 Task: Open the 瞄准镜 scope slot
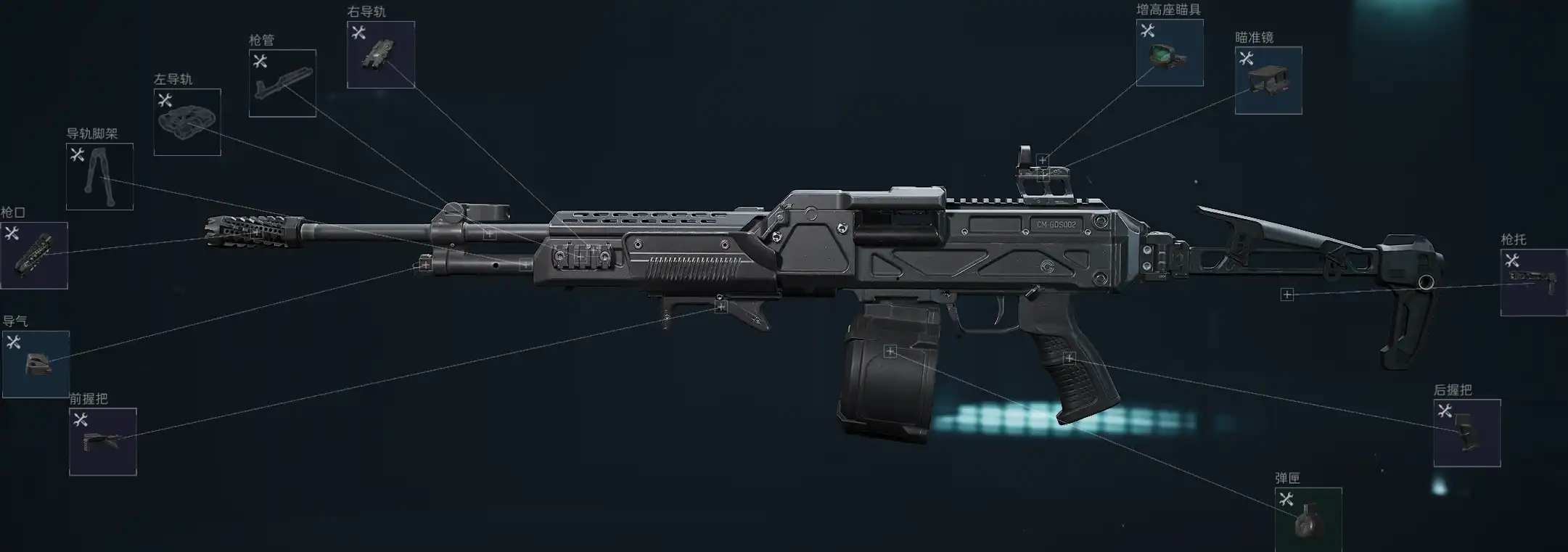point(1268,81)
